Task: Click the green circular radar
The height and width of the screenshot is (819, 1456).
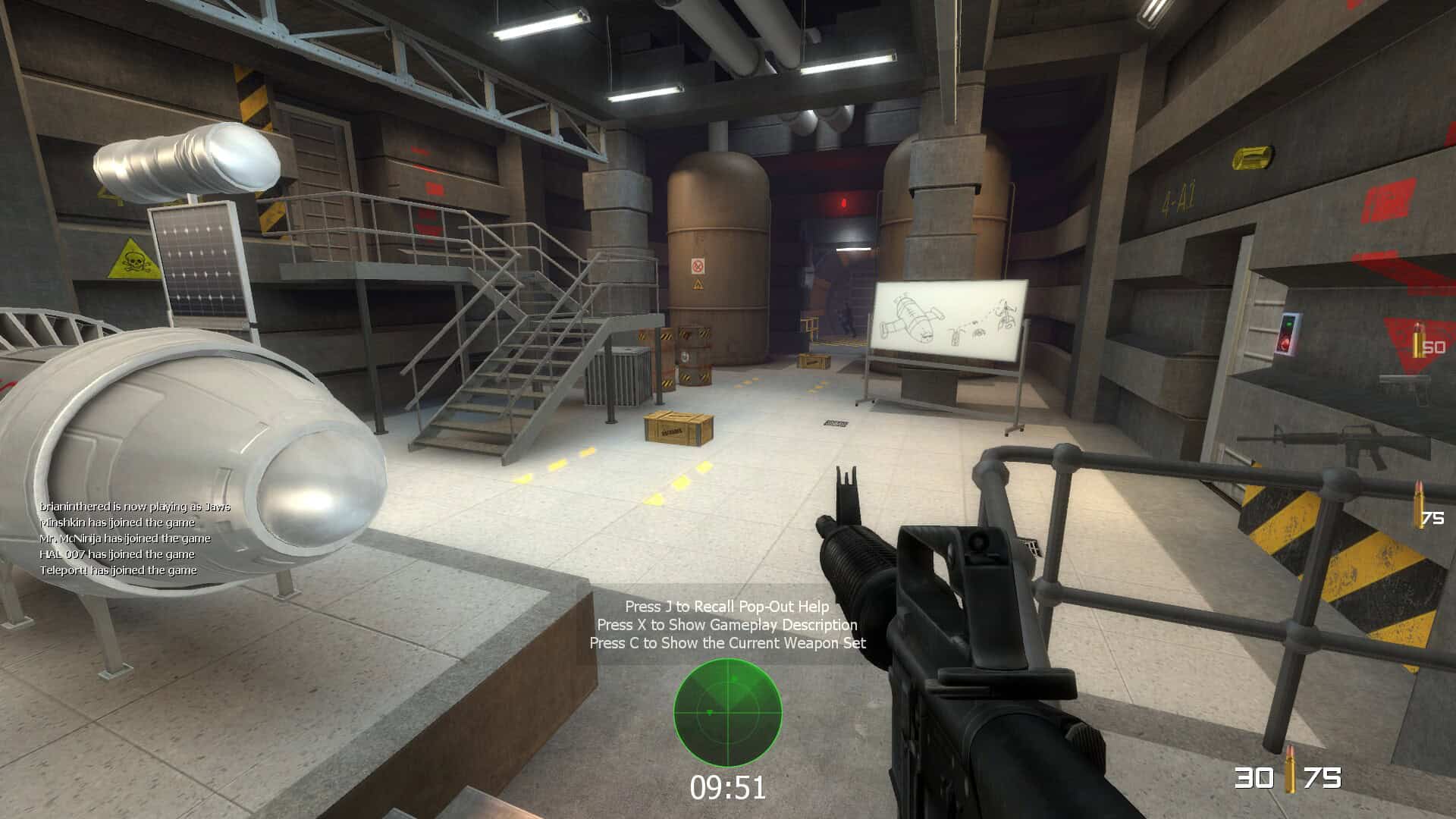Action: tap(728, 713)
